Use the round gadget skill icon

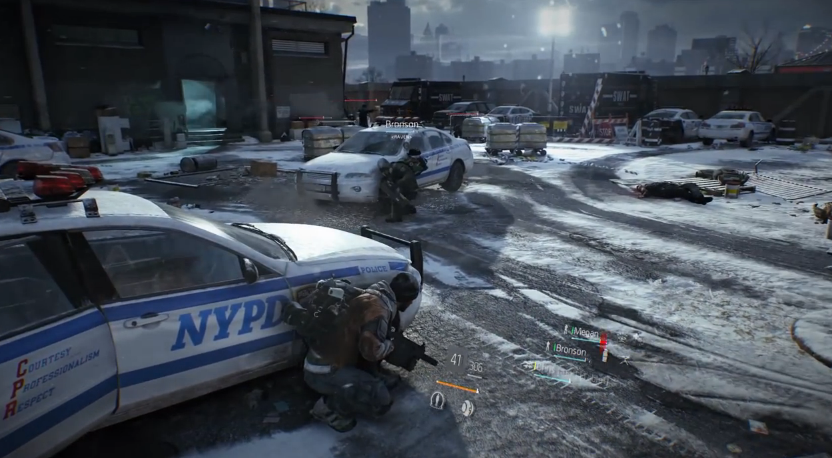click(x=466, y=407)
